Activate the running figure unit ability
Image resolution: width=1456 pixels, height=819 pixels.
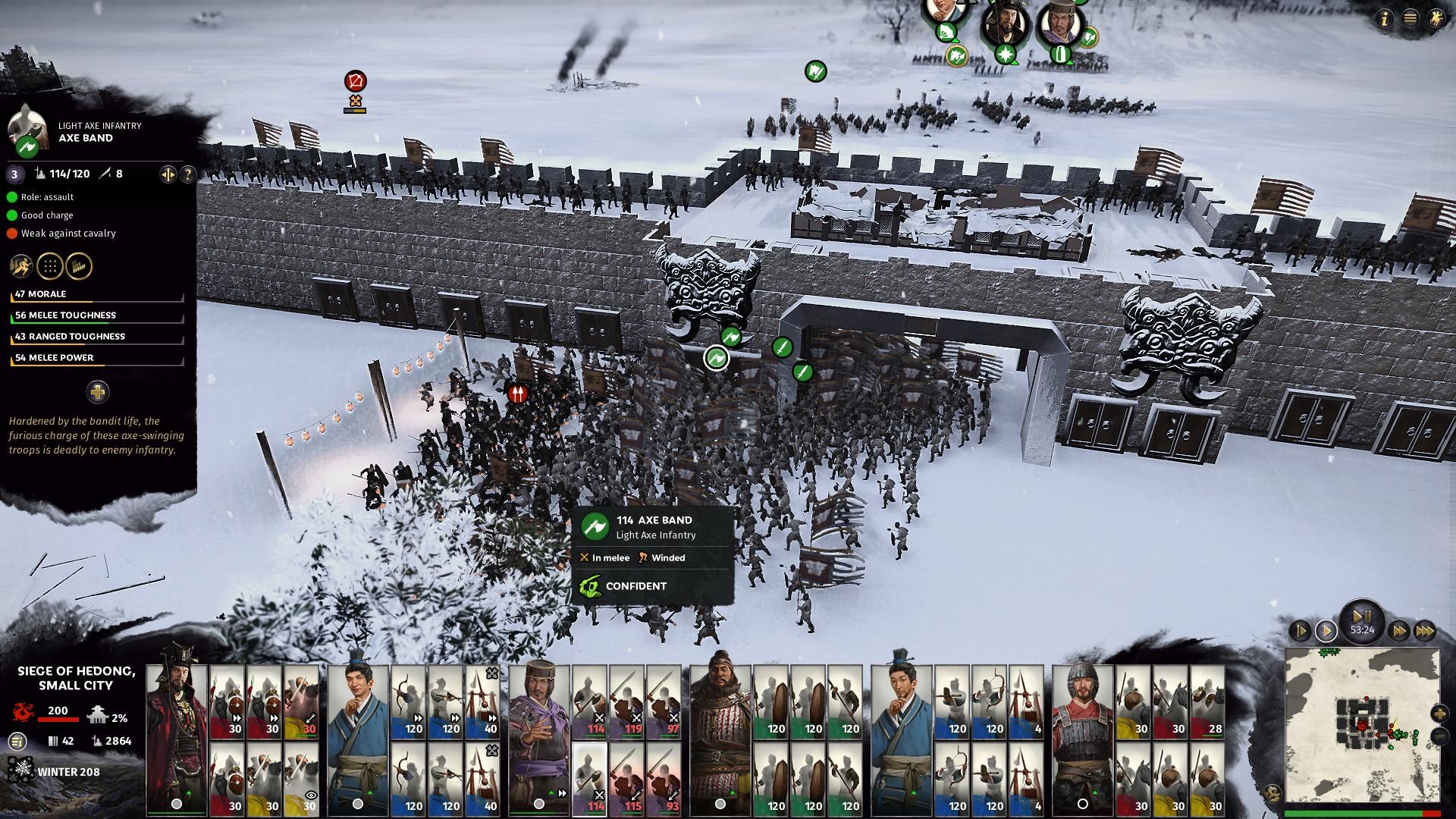click(20, 266)
